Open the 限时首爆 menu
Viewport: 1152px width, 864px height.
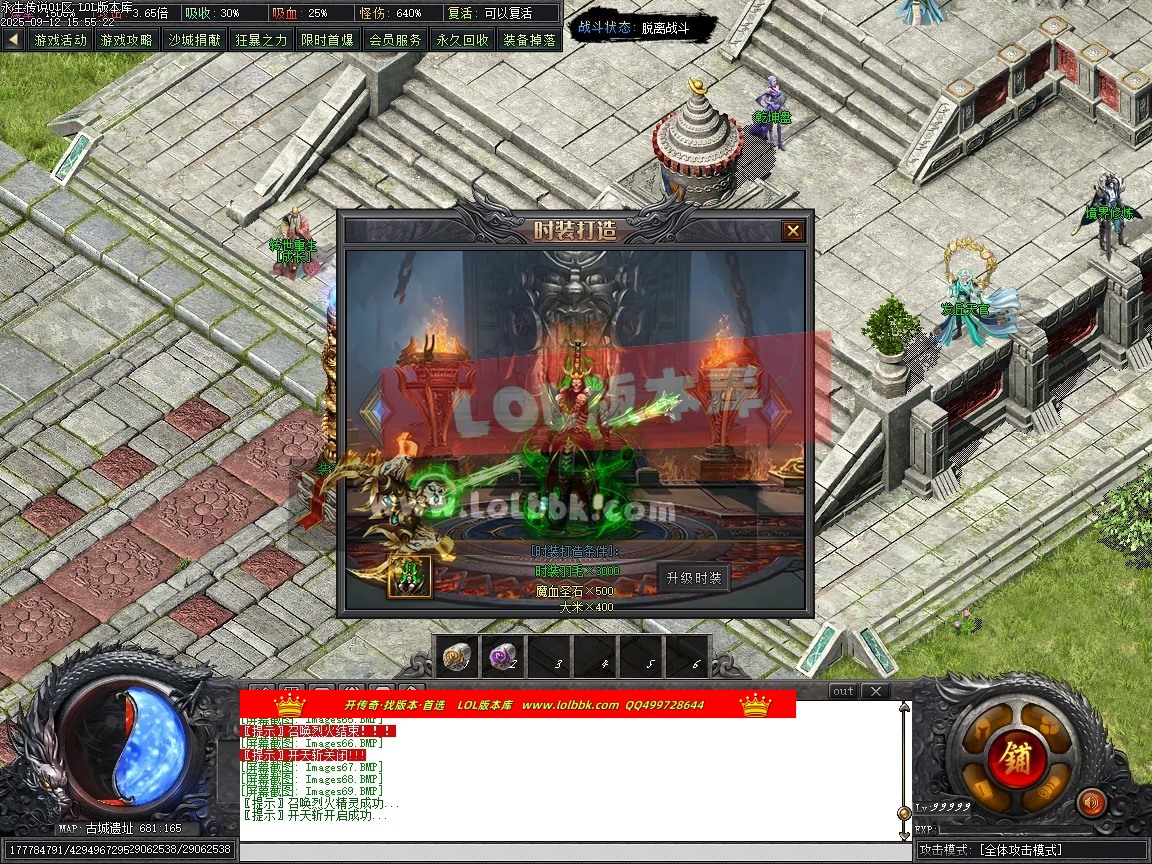point(328,40)
